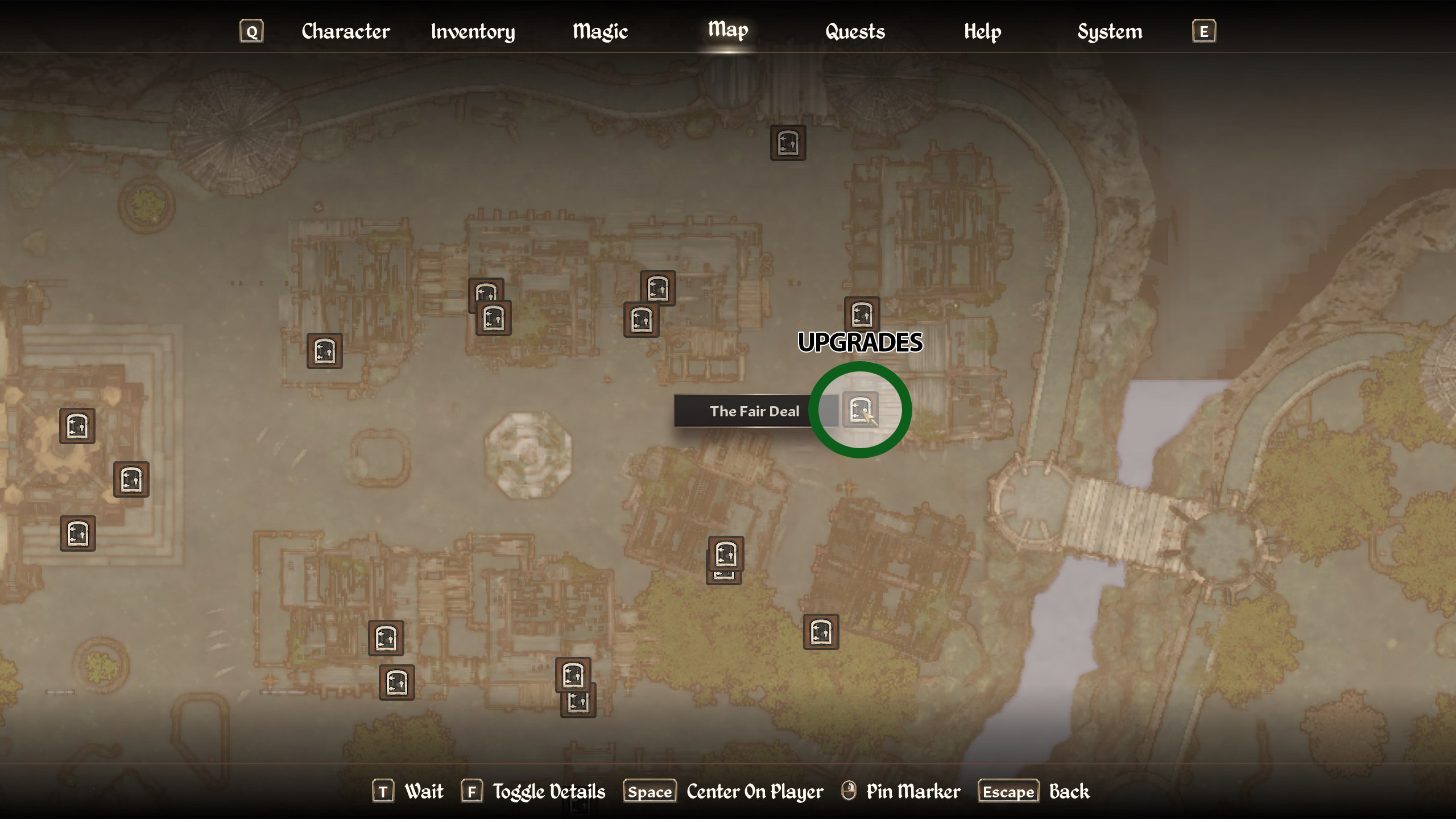Open the Inventory menu
The width and height of the screenshot is (1456, 819).
473,32
